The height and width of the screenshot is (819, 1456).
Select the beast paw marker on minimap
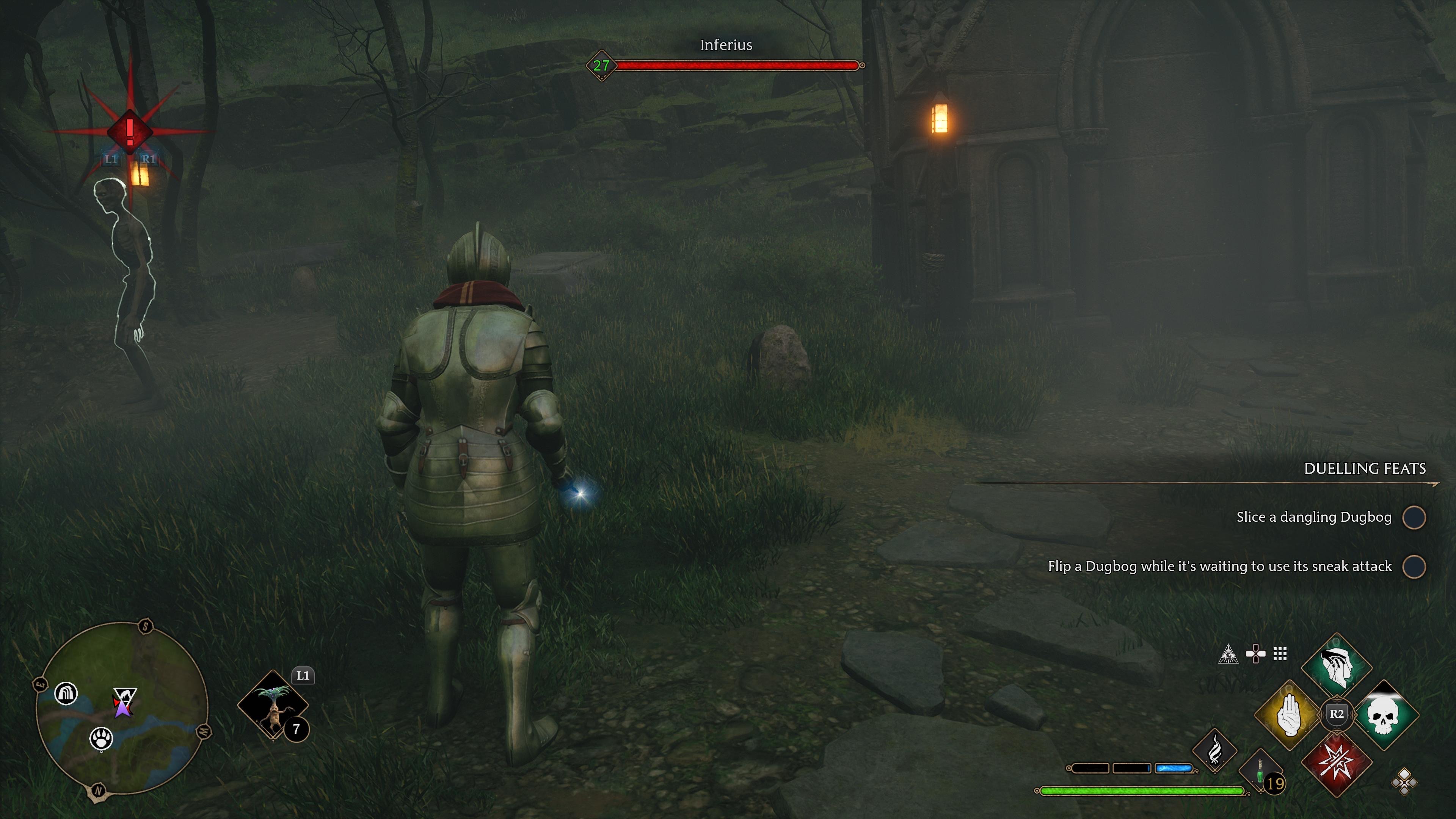tap(101, 738)
